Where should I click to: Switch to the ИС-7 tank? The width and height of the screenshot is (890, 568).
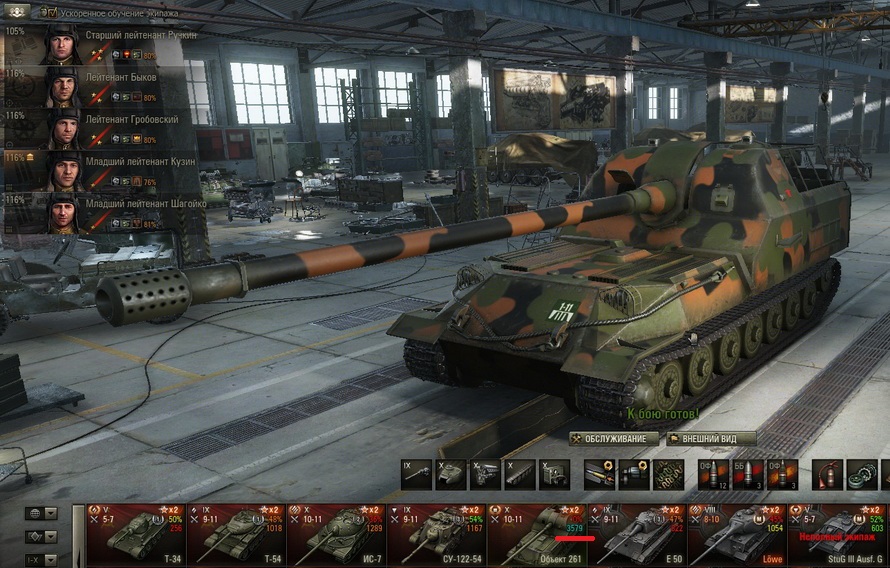[335, 534]
